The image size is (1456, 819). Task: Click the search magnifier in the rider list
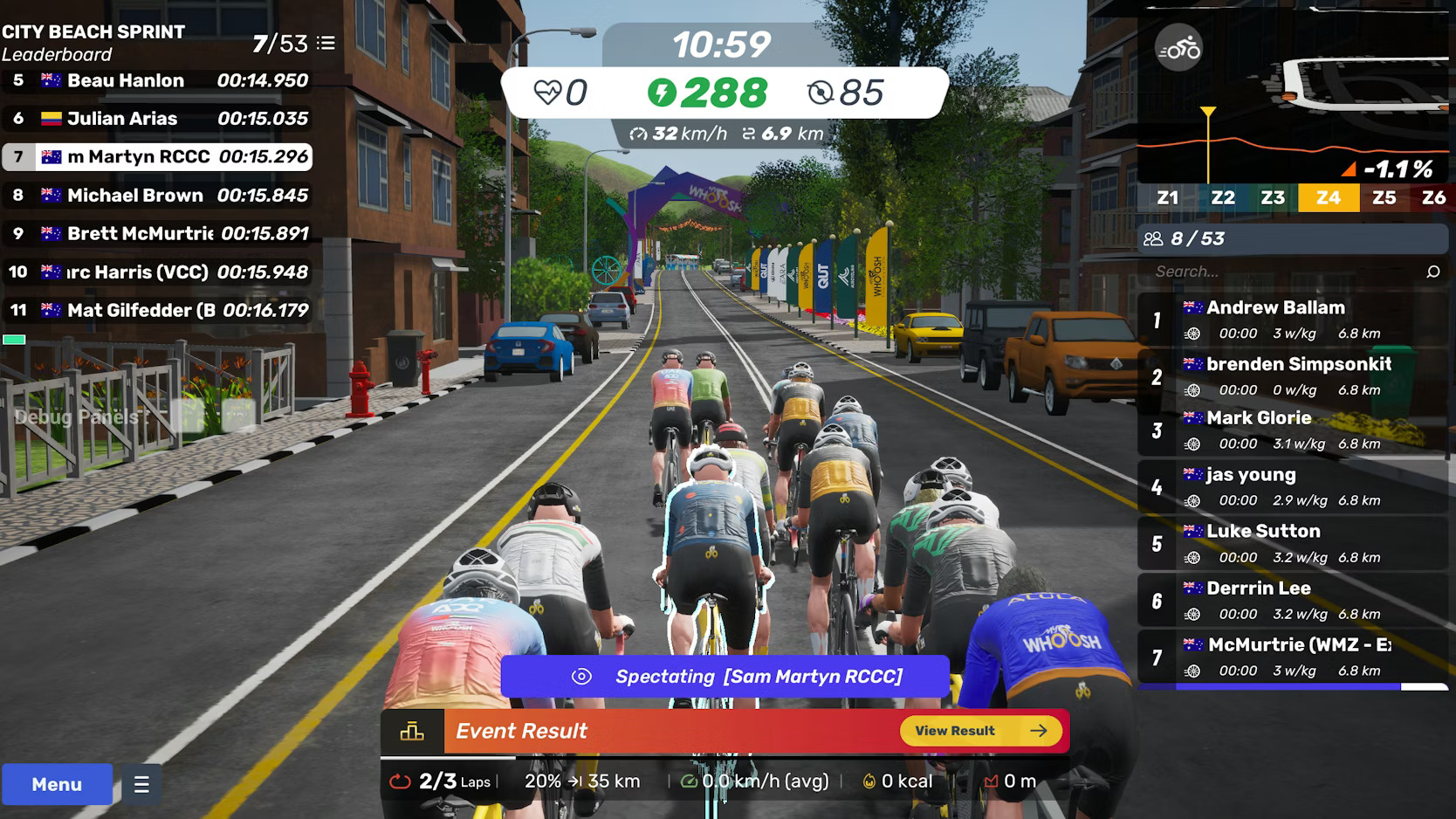1432,272
